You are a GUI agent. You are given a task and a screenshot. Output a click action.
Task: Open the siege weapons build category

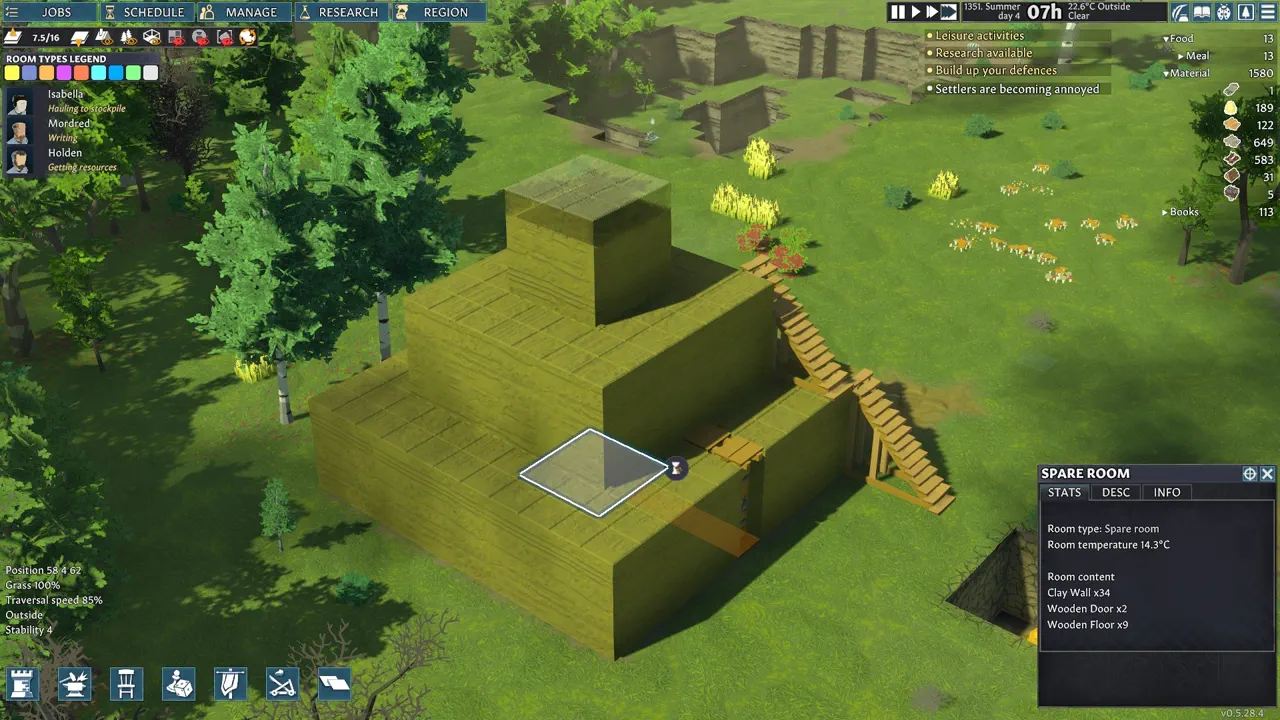click(x=282, y=684)
